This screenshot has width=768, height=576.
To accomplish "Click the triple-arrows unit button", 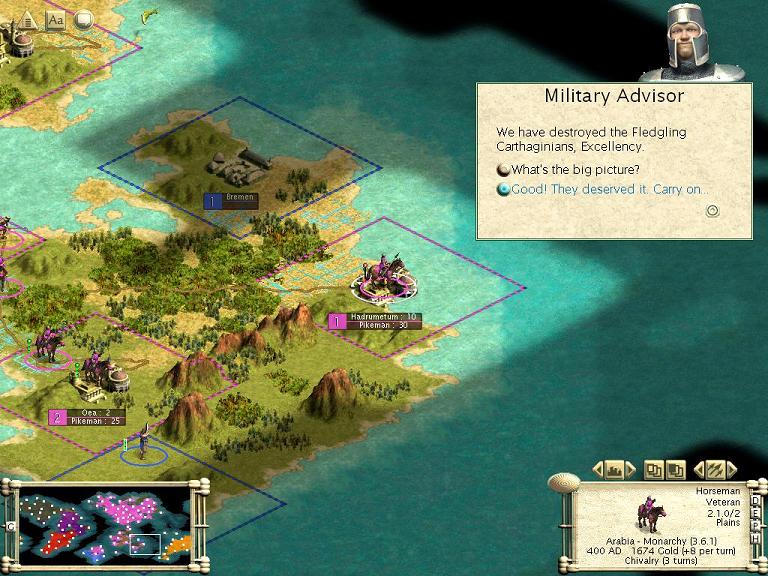I will point(715,468).
